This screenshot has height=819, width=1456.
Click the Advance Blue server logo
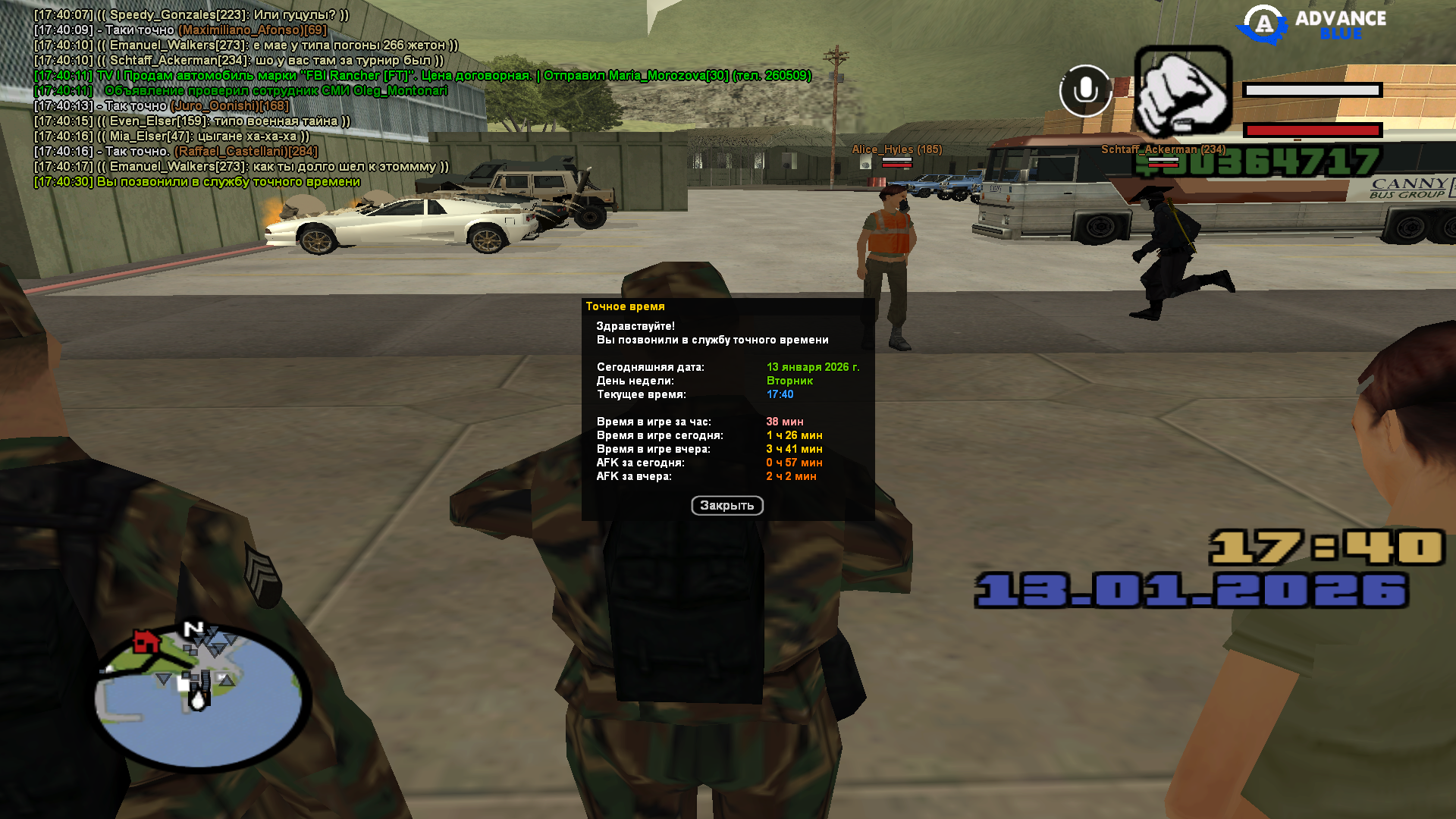tap(1311, 24)
